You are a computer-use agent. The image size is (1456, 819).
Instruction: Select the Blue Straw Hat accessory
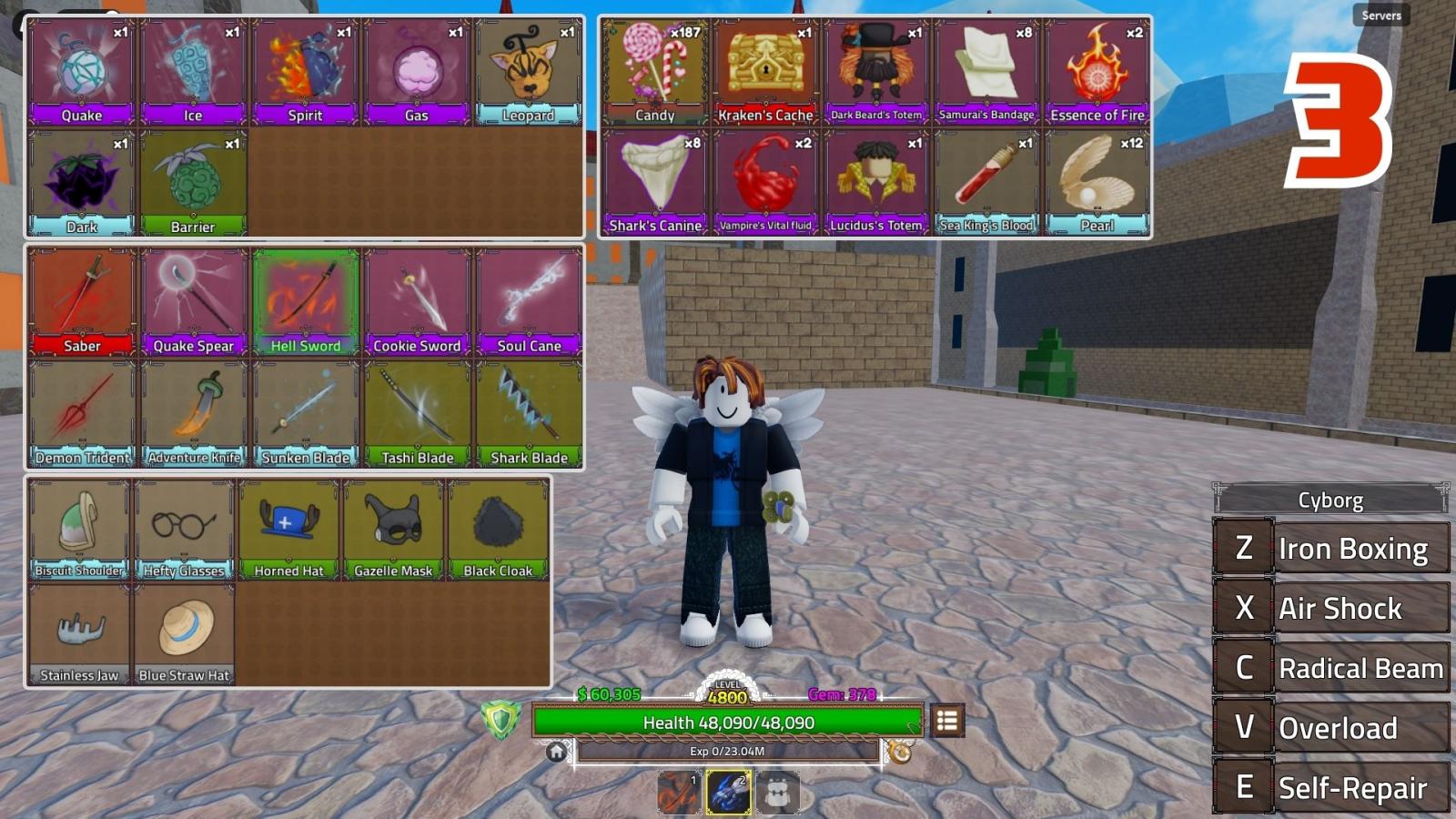click(x=185, y=634)
